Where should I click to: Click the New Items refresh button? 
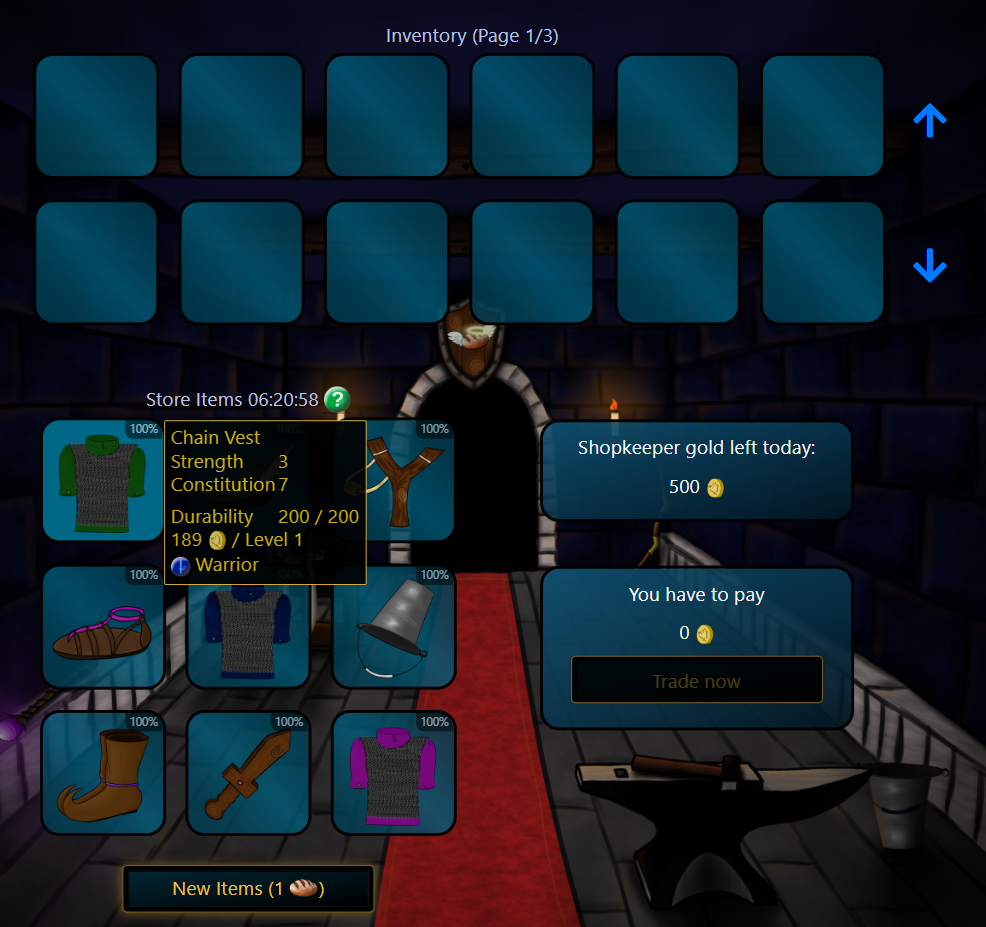pos(248,888)
